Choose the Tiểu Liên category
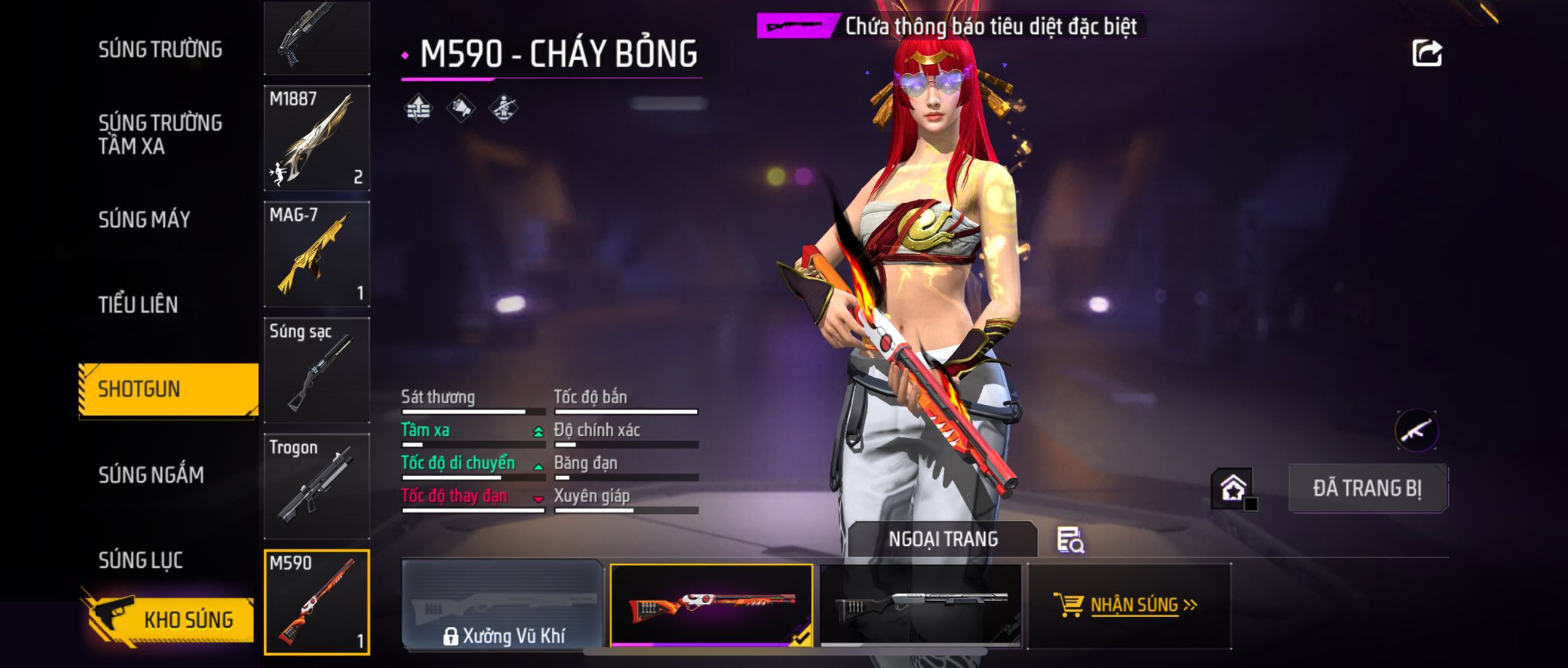Image resolution: width=1568 pixels, height=668 pixels. click(x=138, y=304)
